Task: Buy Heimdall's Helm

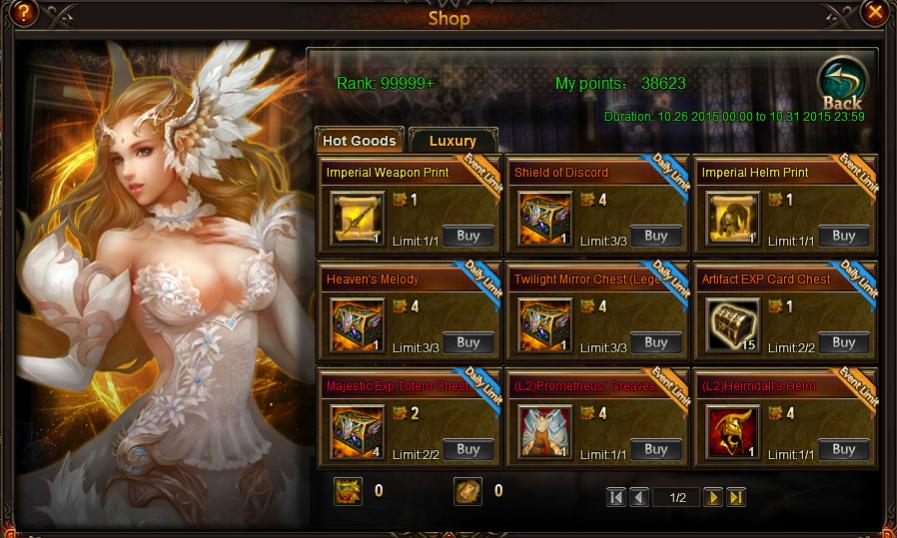Action: (844, 449)
